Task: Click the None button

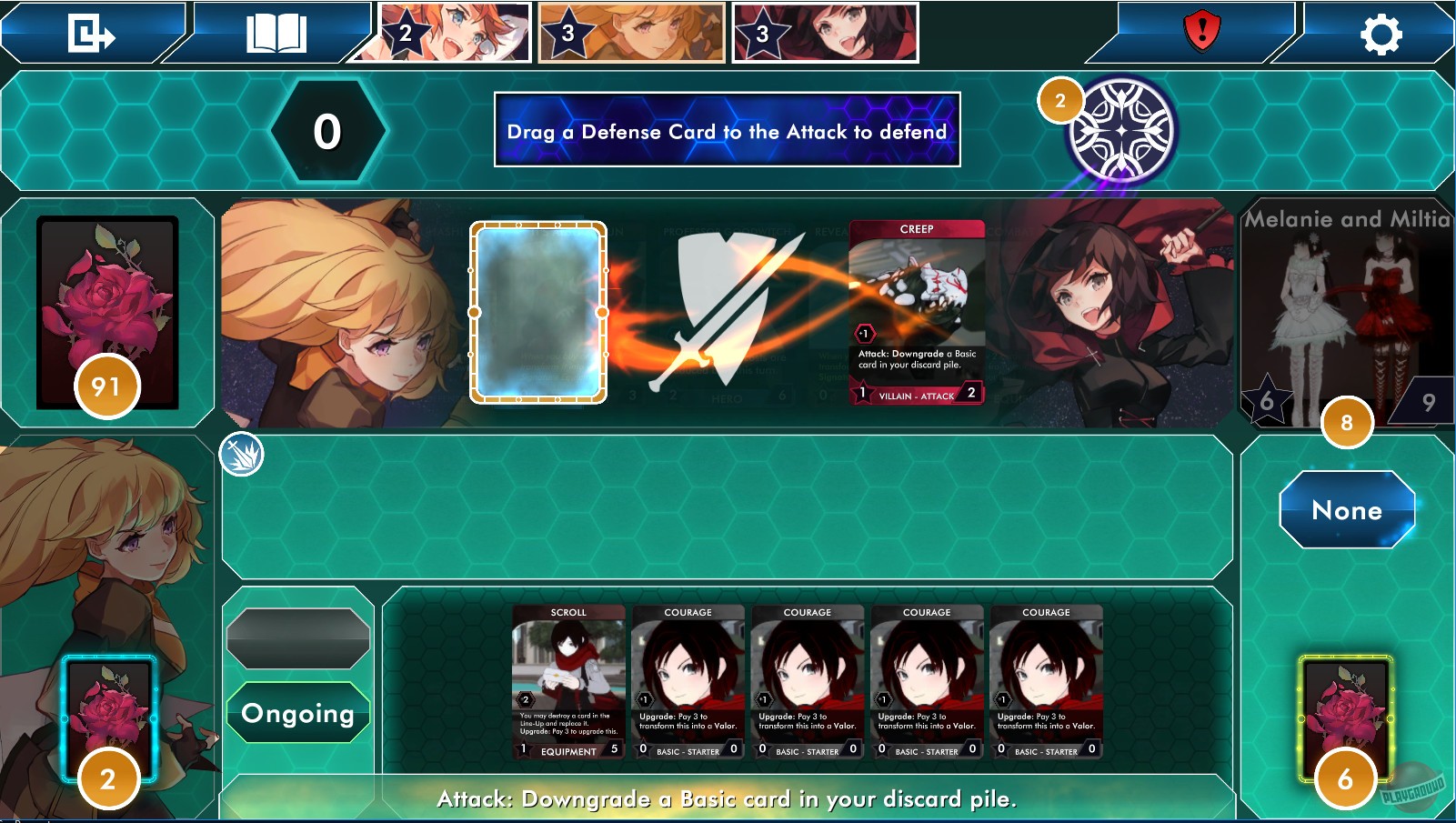Action: tap(1346, 510)
